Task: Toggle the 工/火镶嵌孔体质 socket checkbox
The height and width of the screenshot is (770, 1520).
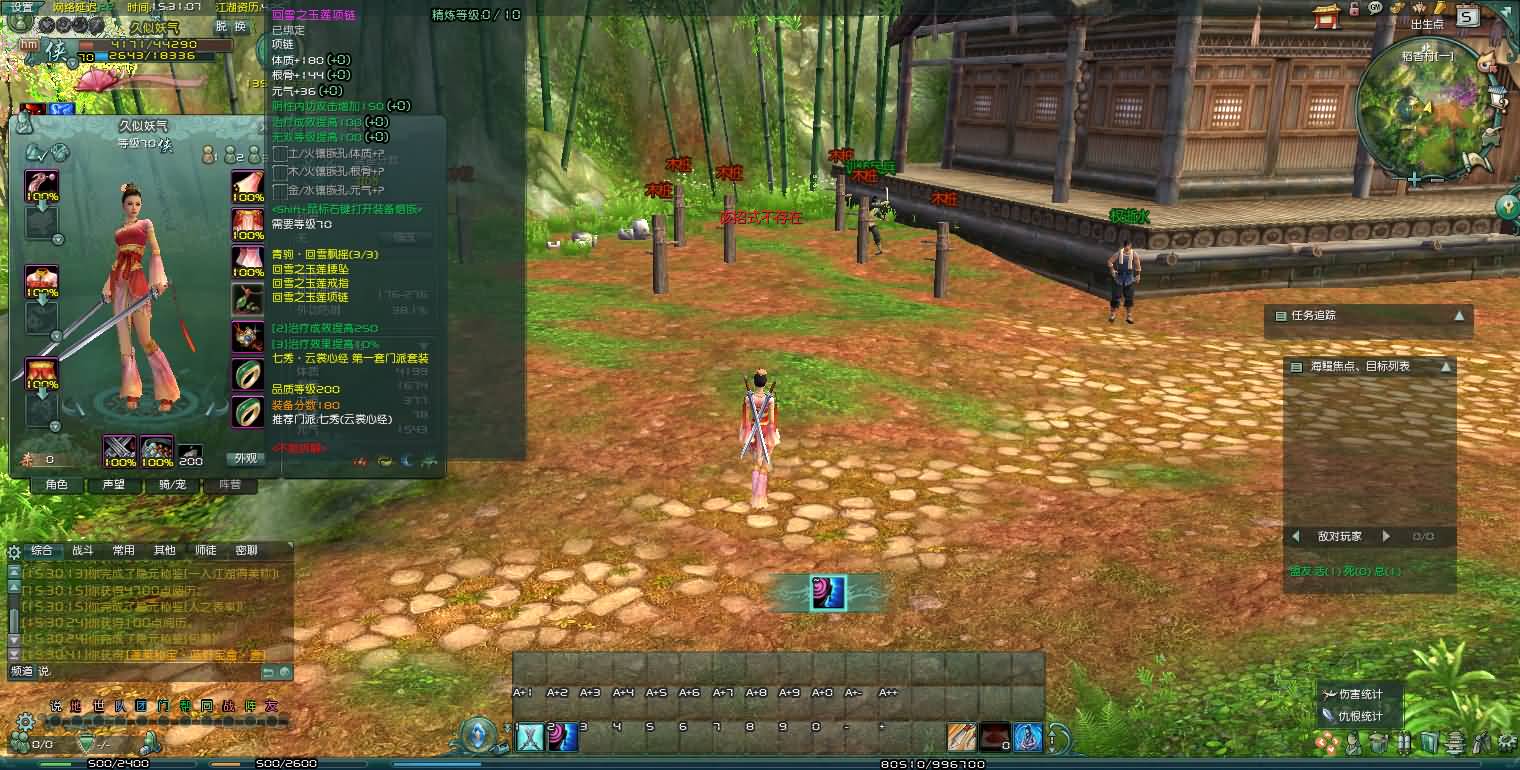Action: click(x=280, y=155)
